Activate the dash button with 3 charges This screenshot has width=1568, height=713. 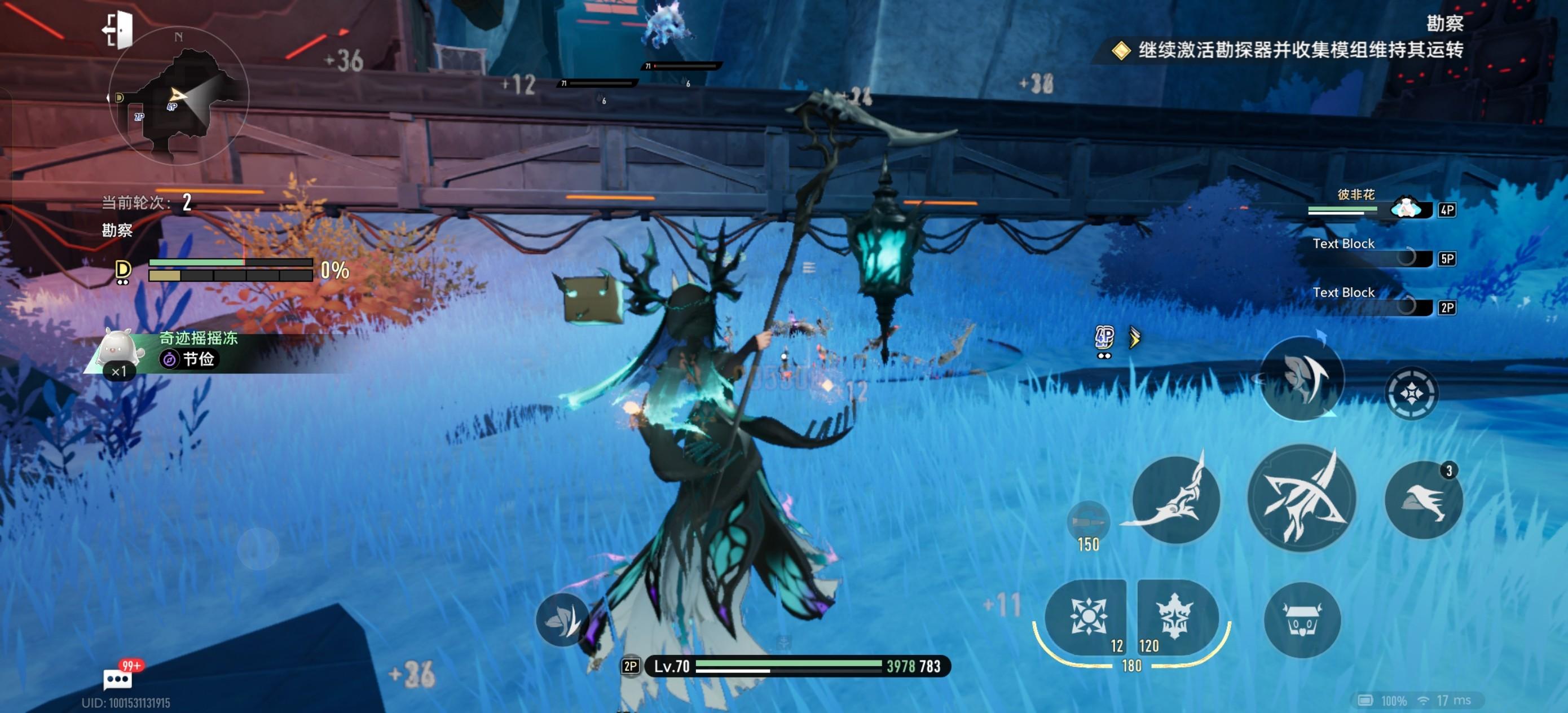pyautogui.click(x=1422, y=500)
